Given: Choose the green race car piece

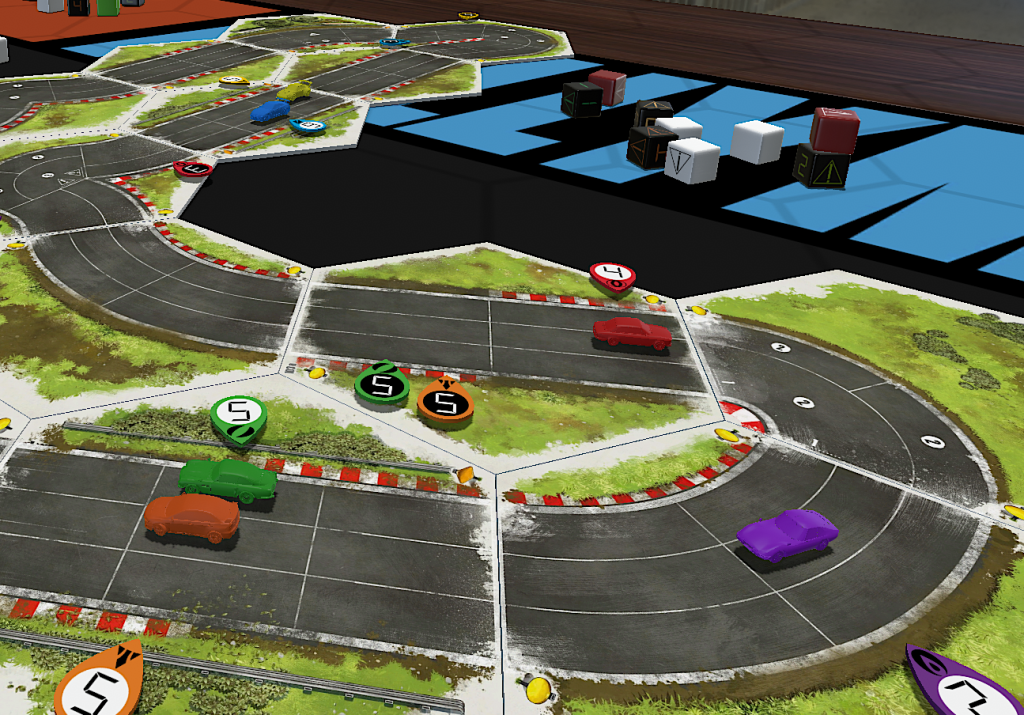Looking at the screenshot, I should click(x=227, y=480).
